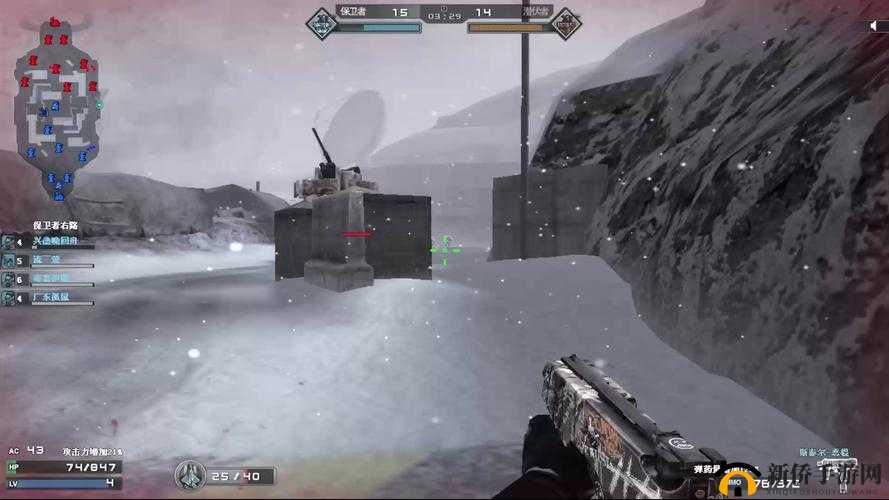
Task: Choose the second teammate with level 5
Action: click(48, 261)
